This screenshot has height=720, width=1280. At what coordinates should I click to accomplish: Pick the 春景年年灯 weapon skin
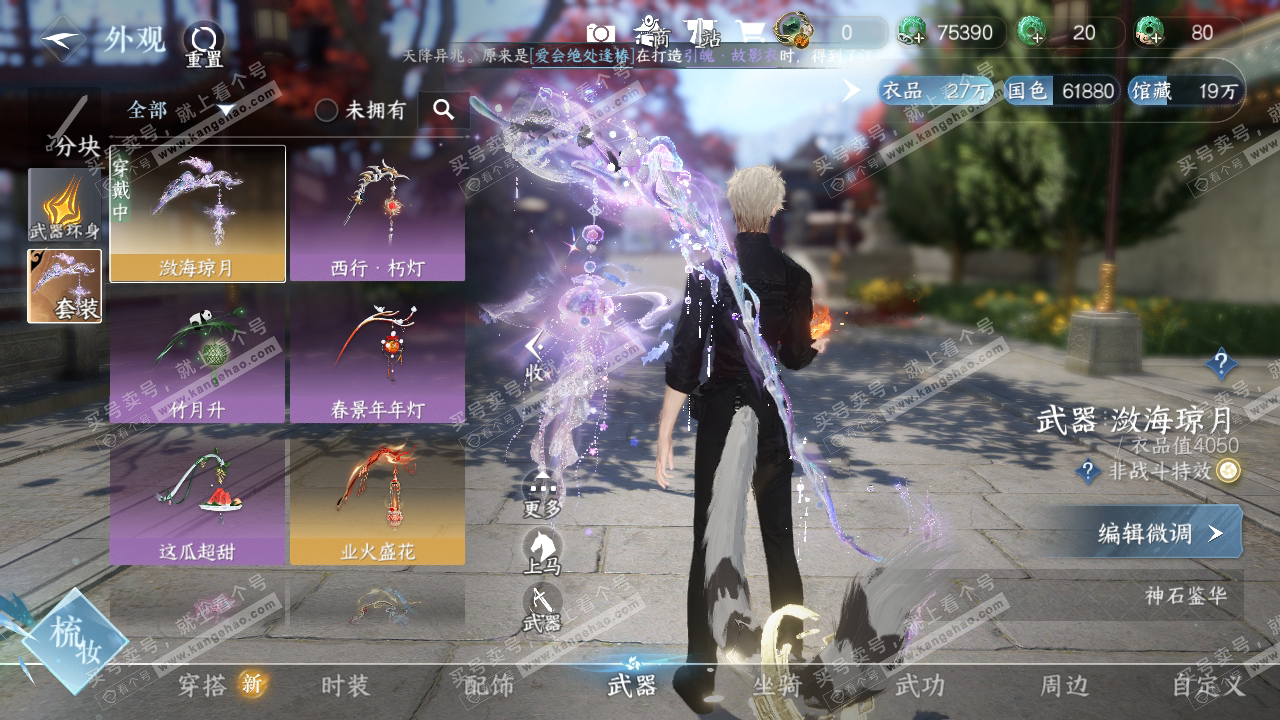(x=377, y=355)
